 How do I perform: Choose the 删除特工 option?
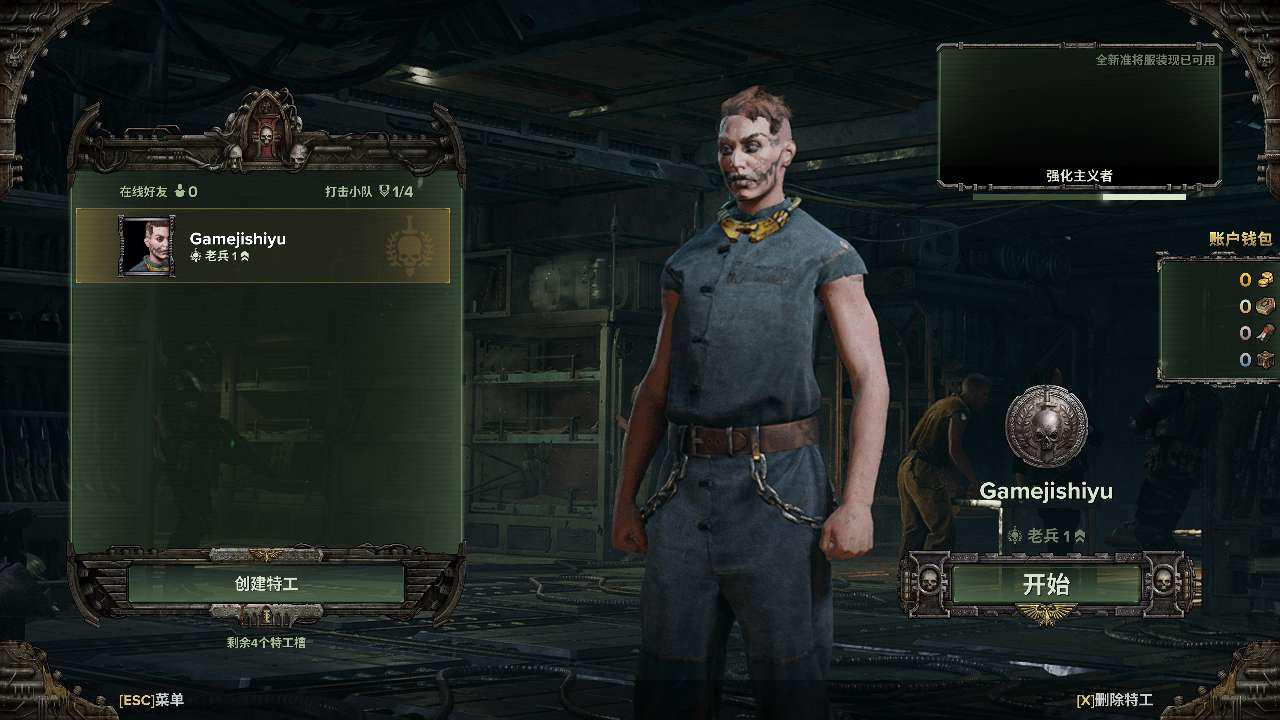[1114, 700]
